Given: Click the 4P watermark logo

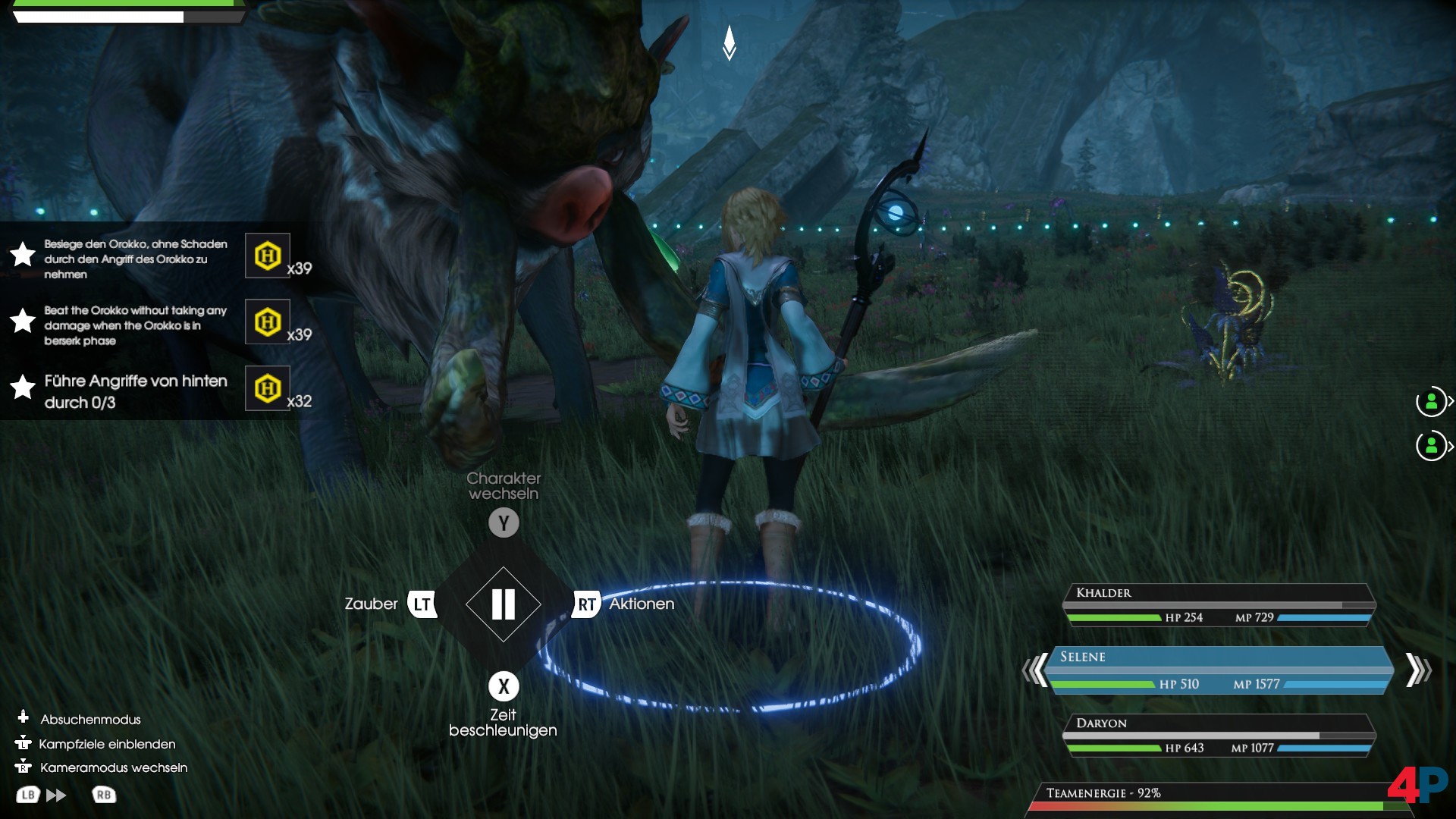Looking at the screenshot, I should point(1417,786).
